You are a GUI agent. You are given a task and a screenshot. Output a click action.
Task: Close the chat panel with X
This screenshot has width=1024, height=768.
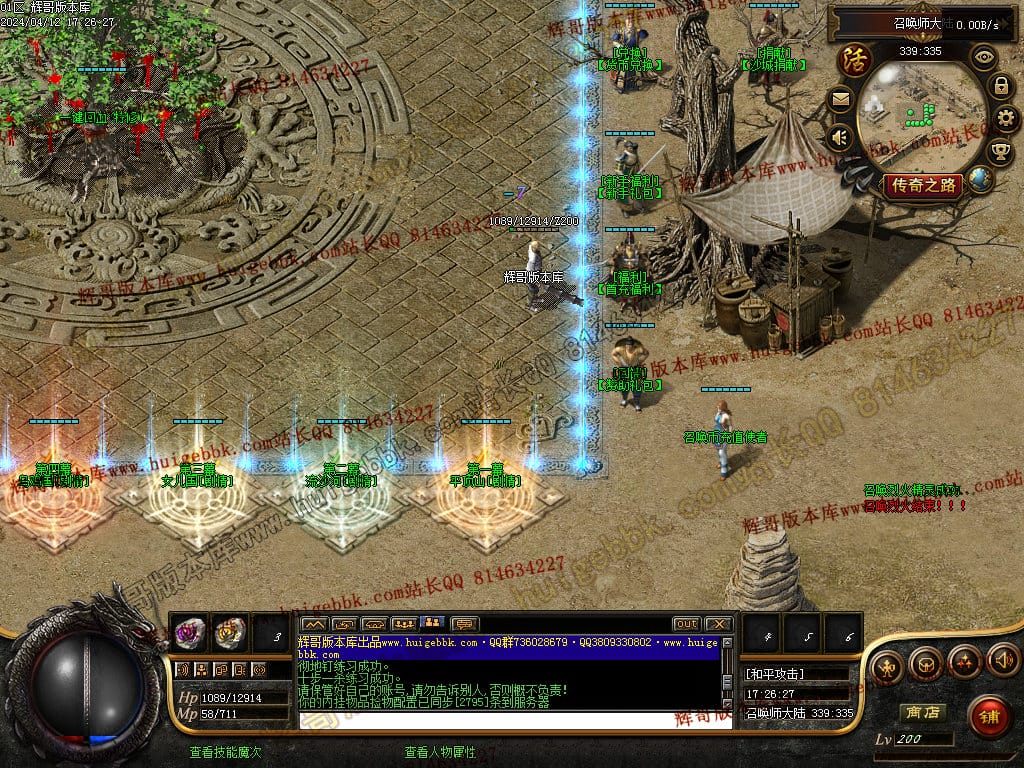pos(718,624)
